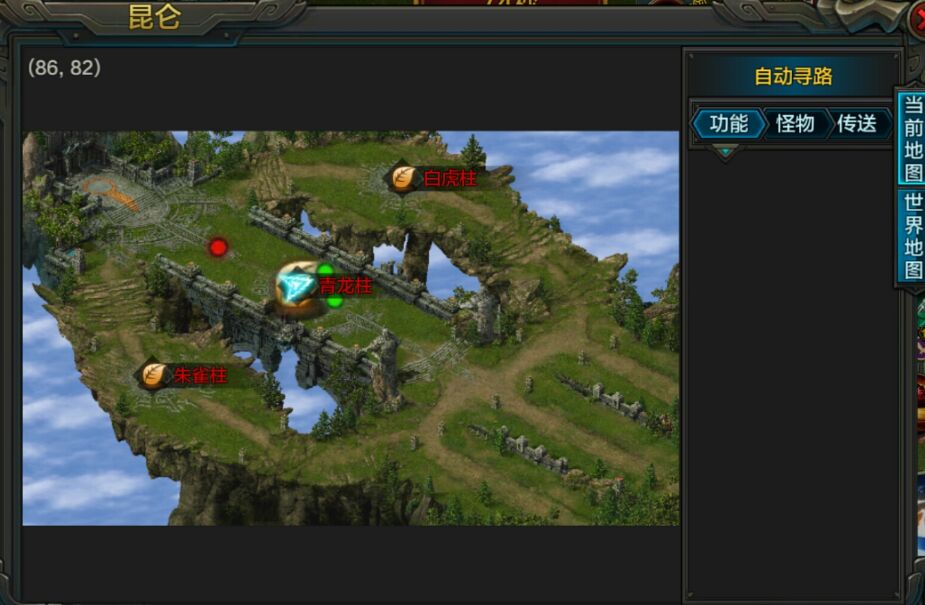The width and height of the screenshot is (925, 605).
Task: Switch to the 世界地图 view
Action: (x=912, y=236)
